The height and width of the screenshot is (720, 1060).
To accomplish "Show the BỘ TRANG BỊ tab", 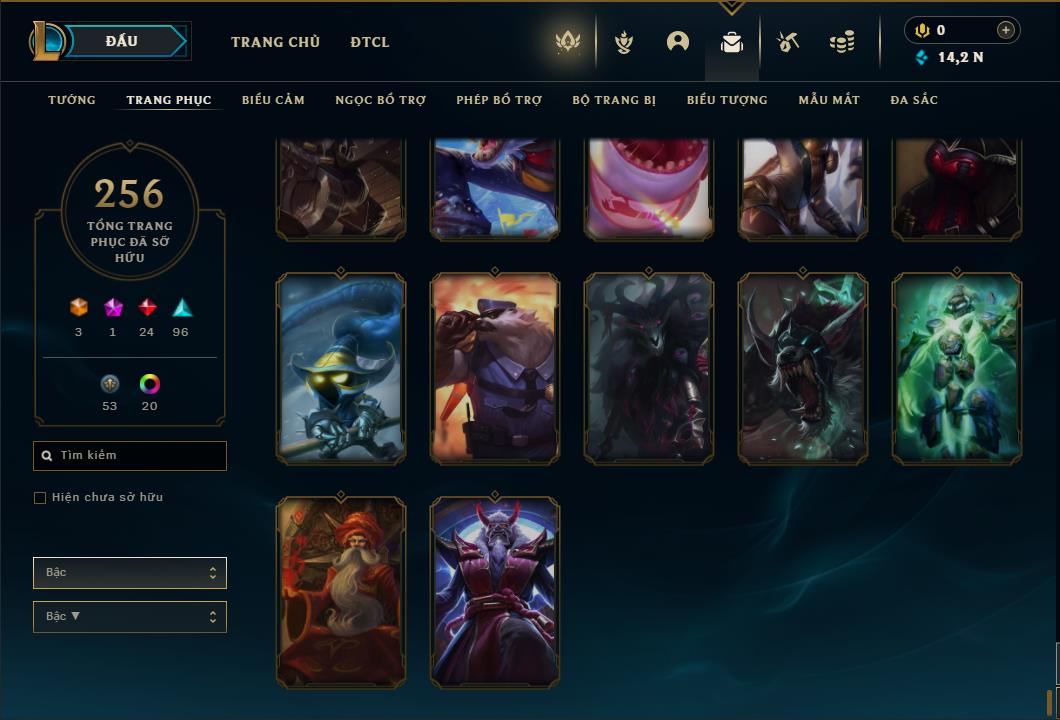I will [x=614, y=100].
